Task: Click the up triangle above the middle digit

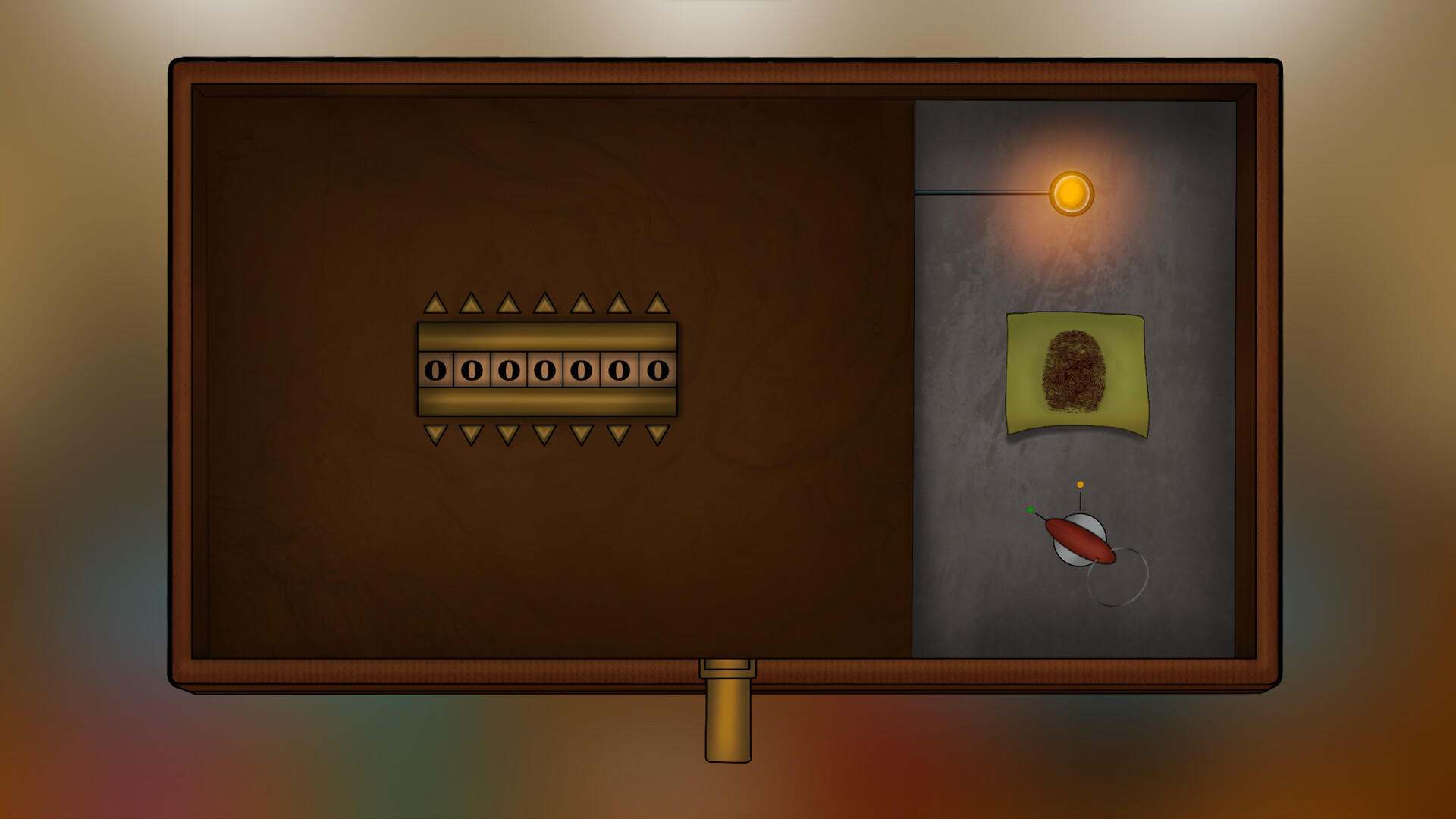Action: [x=544, y=302]
